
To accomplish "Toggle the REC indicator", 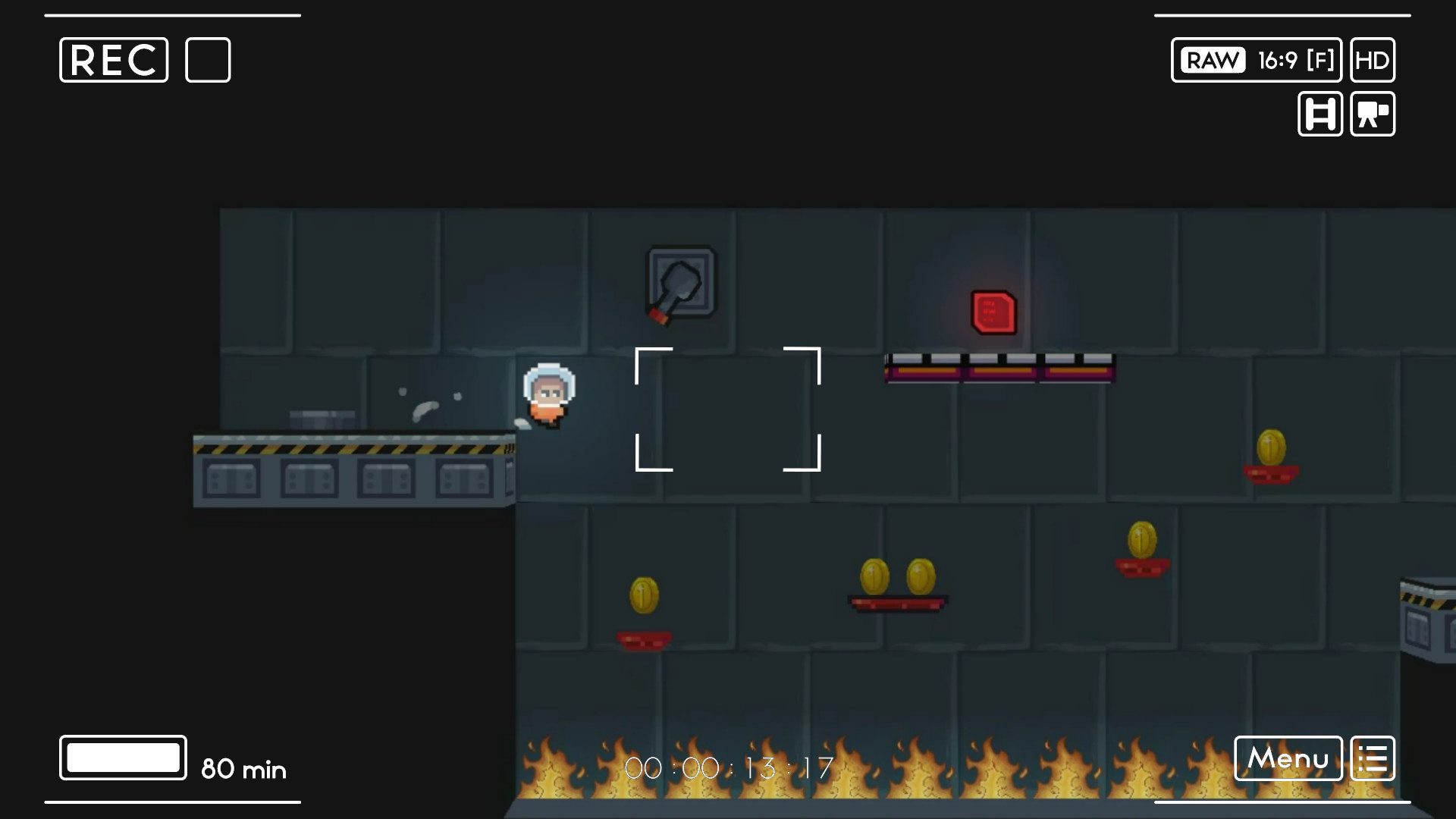I will (x=112, y=60).
